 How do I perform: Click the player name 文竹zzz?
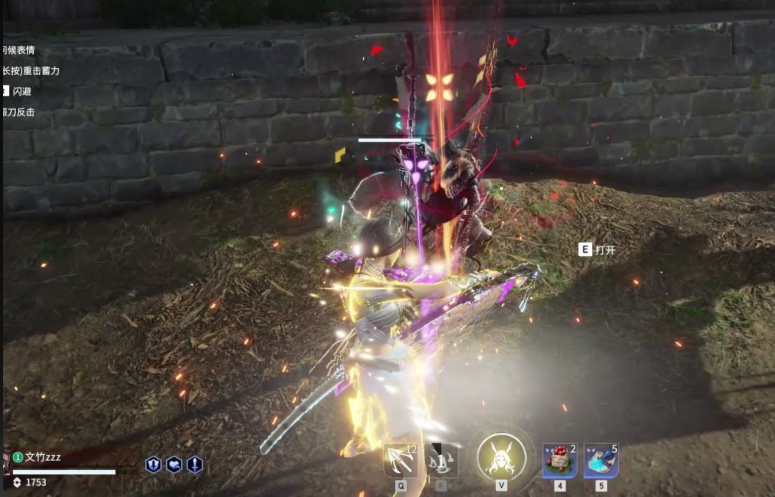coord(42,457)
